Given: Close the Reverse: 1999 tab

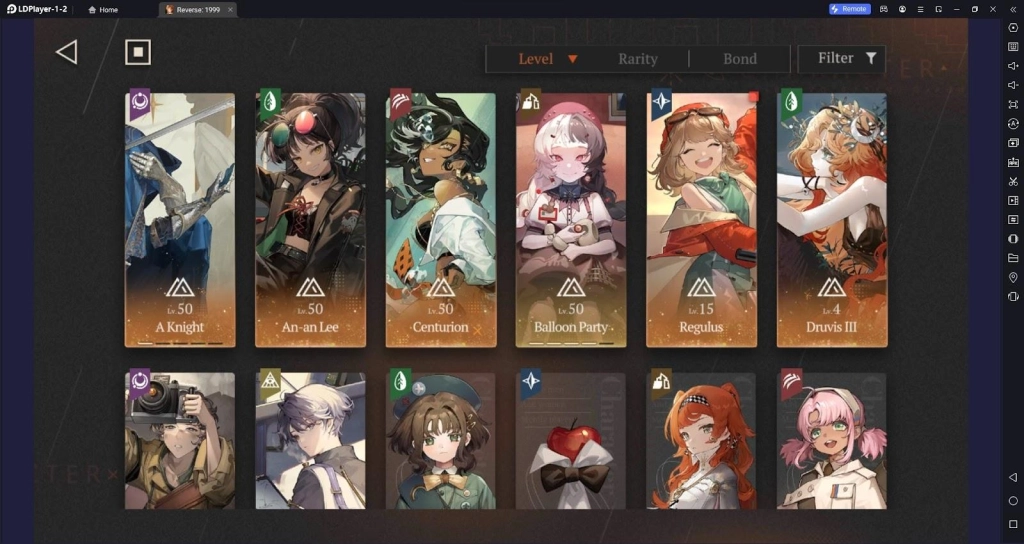Looking at the screenshot, I should pyautogui.click(x=230, y=9).
